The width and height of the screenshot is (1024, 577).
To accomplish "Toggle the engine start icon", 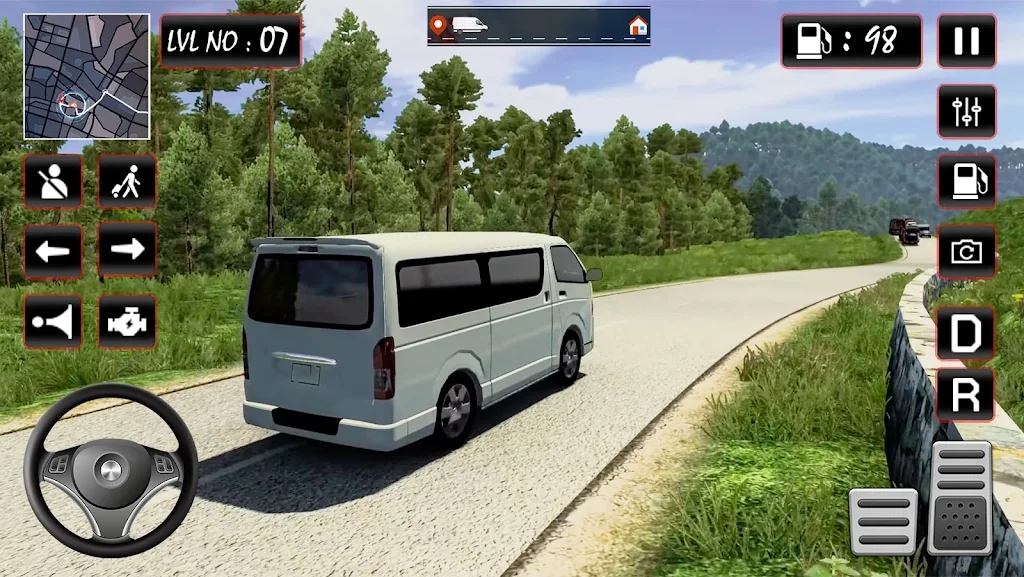I will [x=127, y=322].
